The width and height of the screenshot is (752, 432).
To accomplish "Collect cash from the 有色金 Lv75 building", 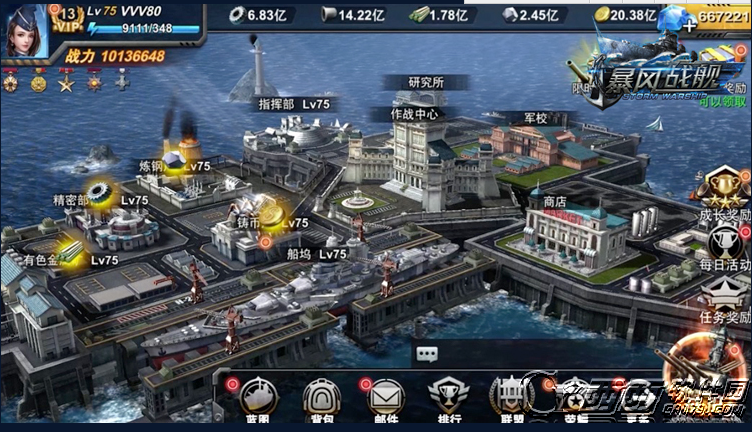I will coord(68,252).
